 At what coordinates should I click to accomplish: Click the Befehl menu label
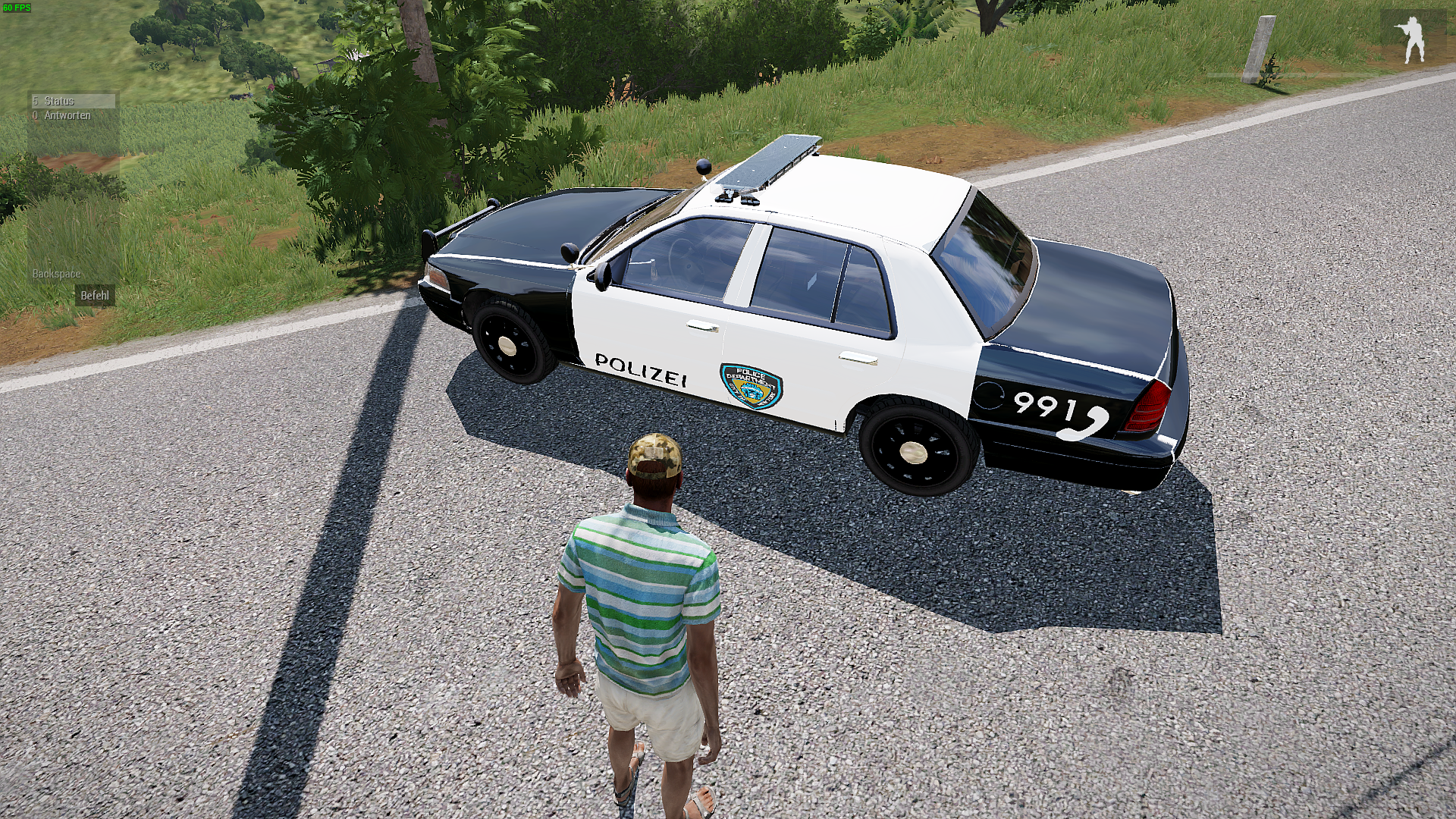pyautogui.click(x=95, y=296)
